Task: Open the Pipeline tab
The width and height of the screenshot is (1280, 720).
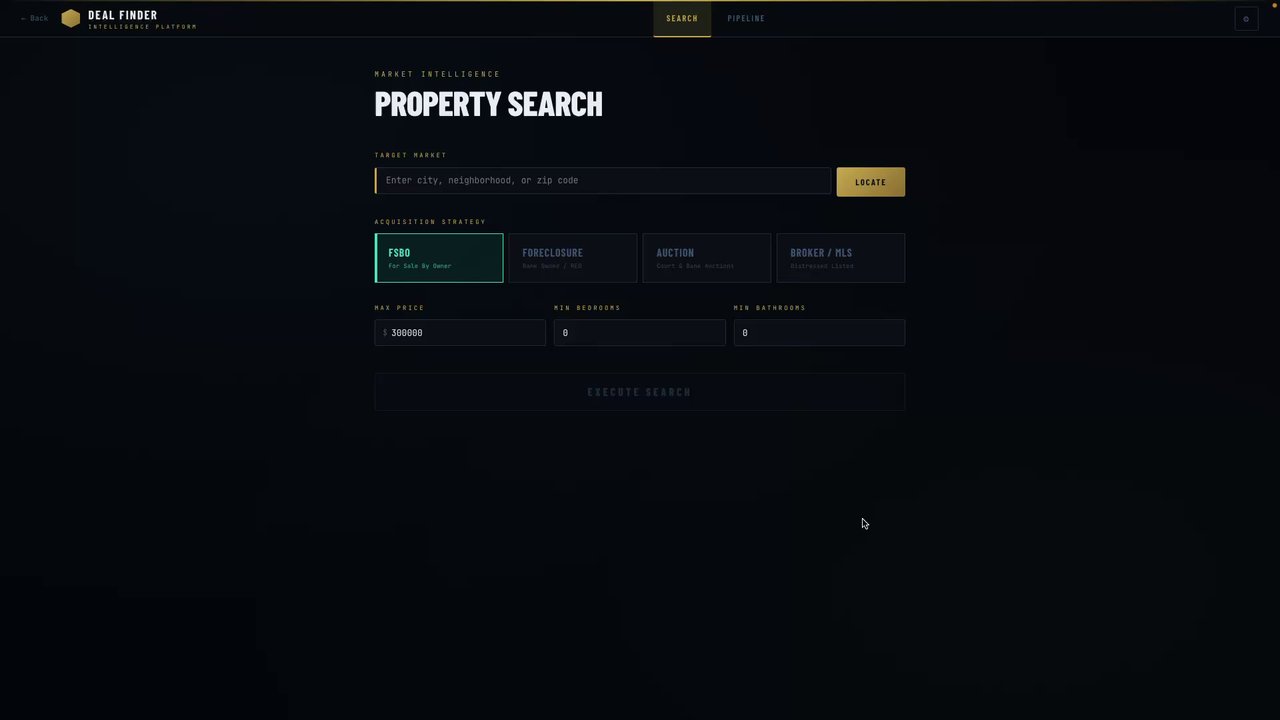Action: (x=746, y=19)
